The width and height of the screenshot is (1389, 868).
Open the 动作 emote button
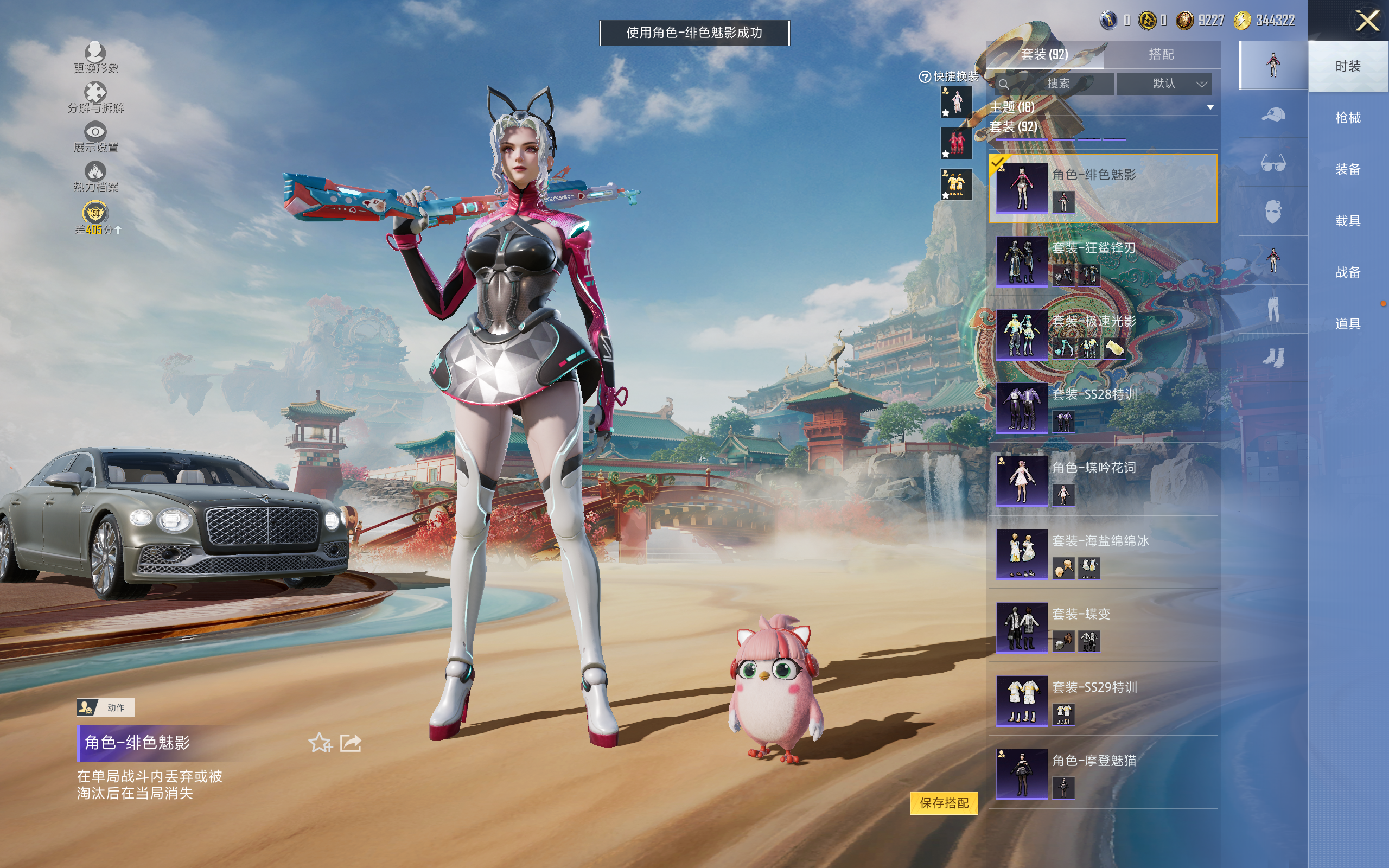point(106,707)
